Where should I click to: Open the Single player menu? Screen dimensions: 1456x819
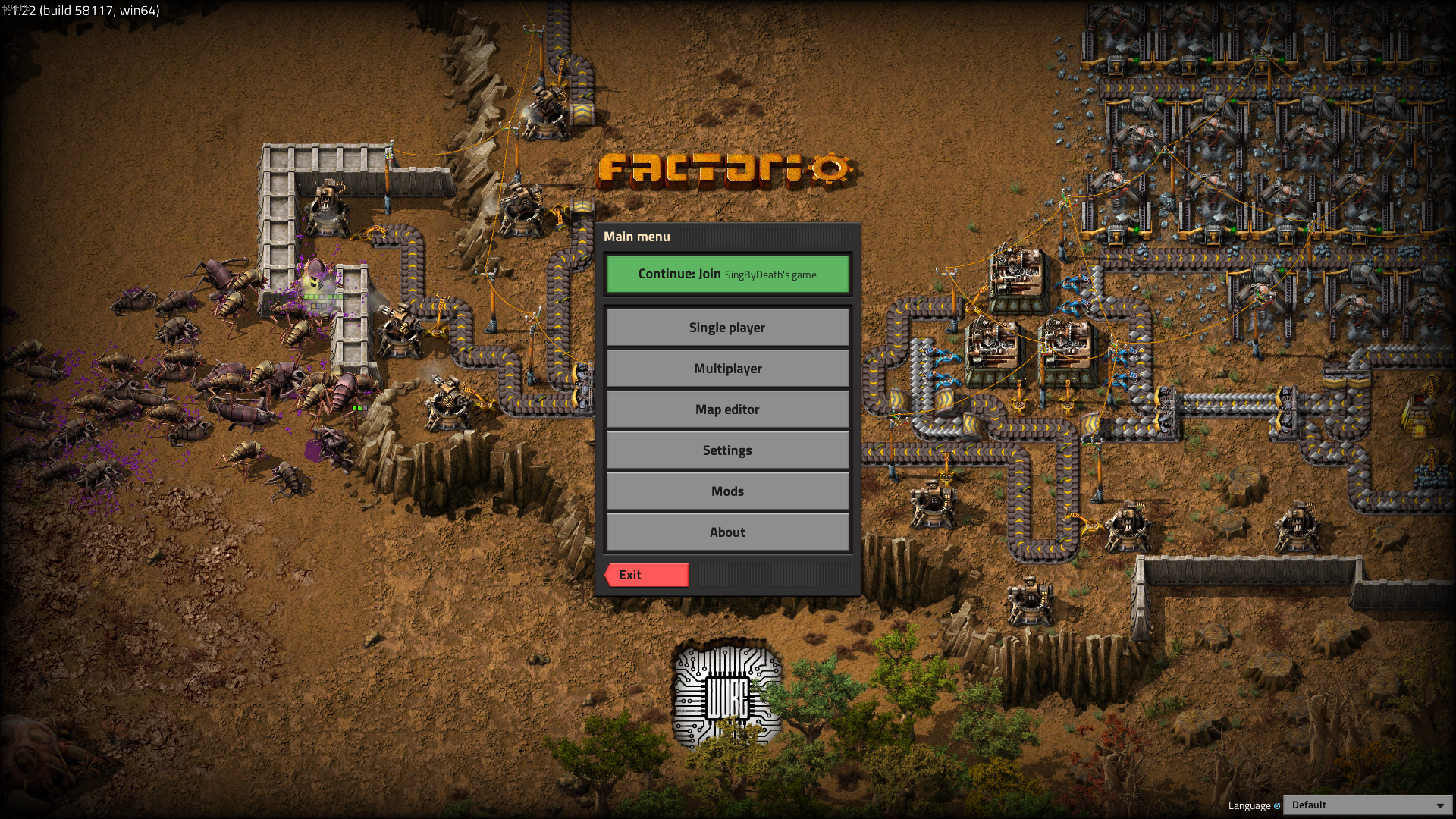(727, 328)
